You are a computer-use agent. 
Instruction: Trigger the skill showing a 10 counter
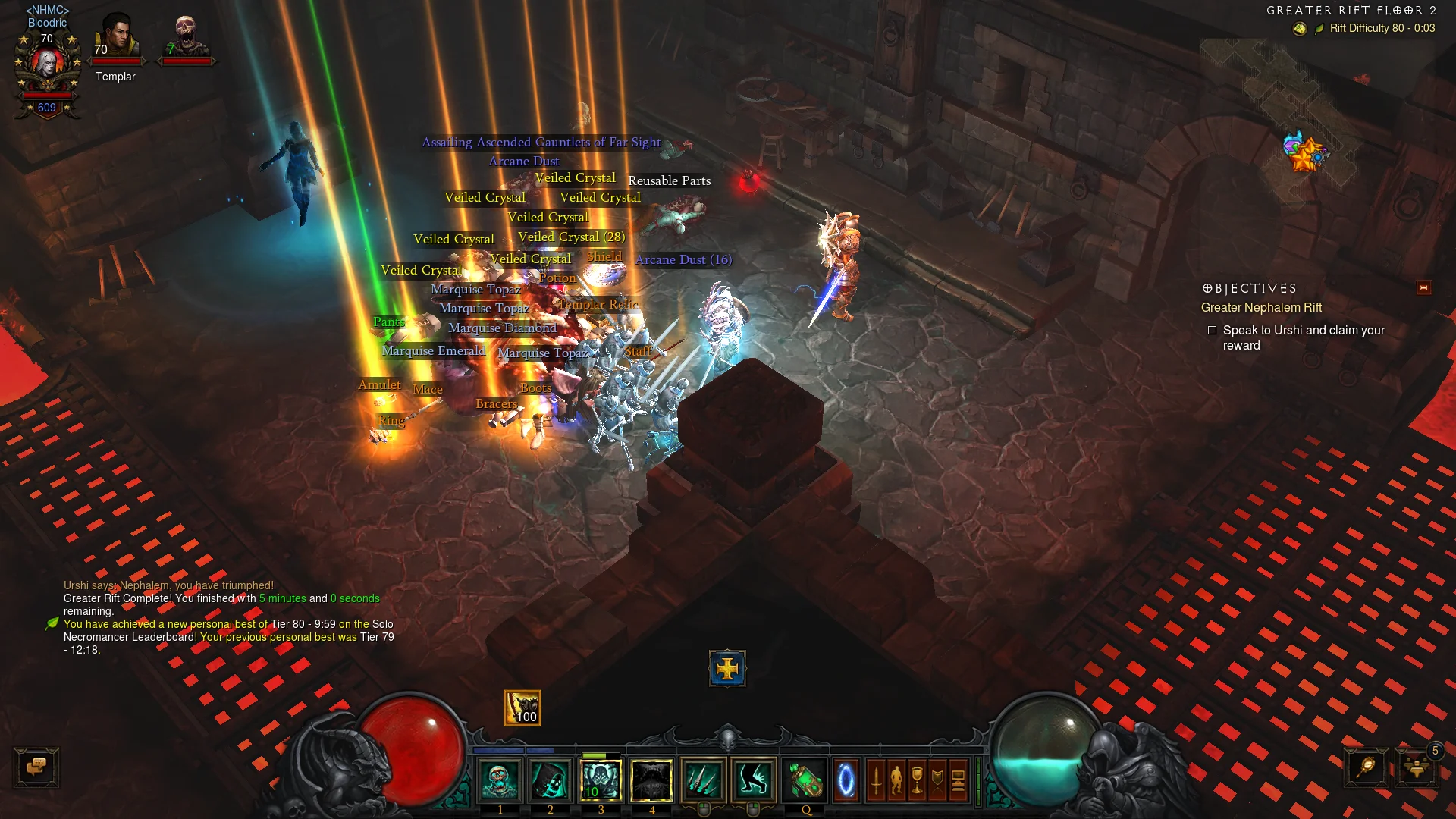601,780
